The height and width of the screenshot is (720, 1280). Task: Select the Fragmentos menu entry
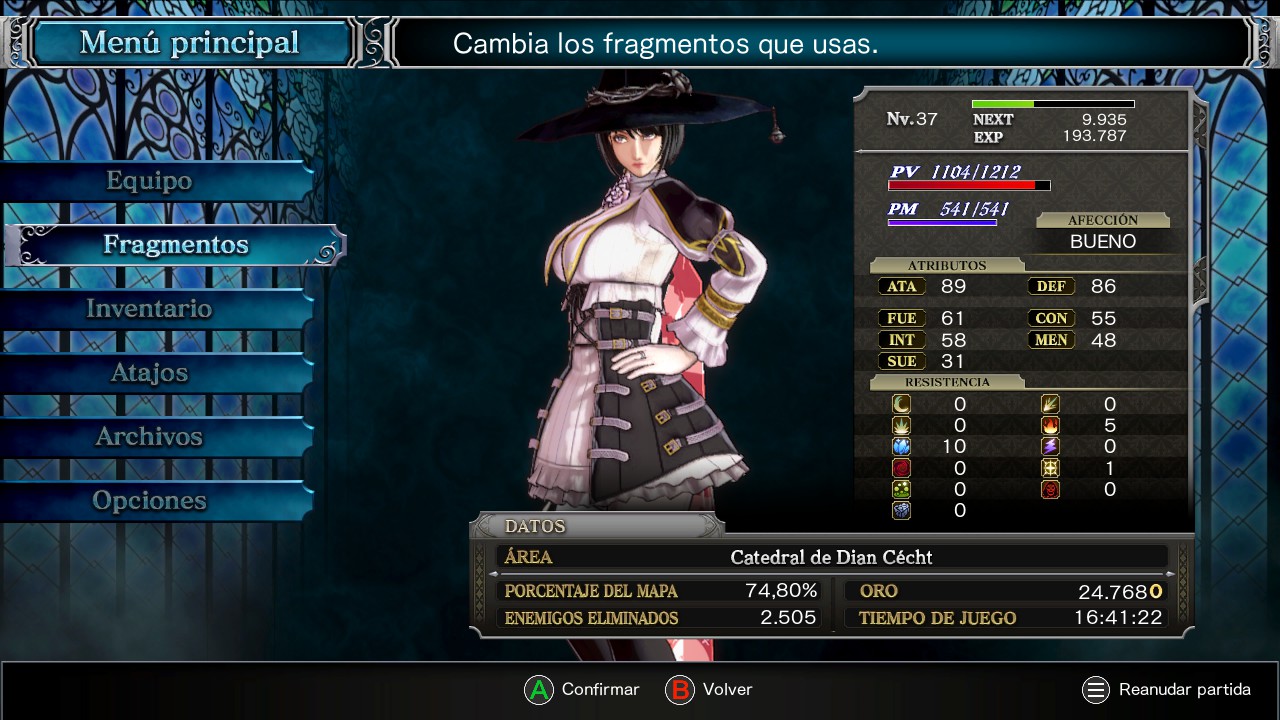tap(175, 245)
